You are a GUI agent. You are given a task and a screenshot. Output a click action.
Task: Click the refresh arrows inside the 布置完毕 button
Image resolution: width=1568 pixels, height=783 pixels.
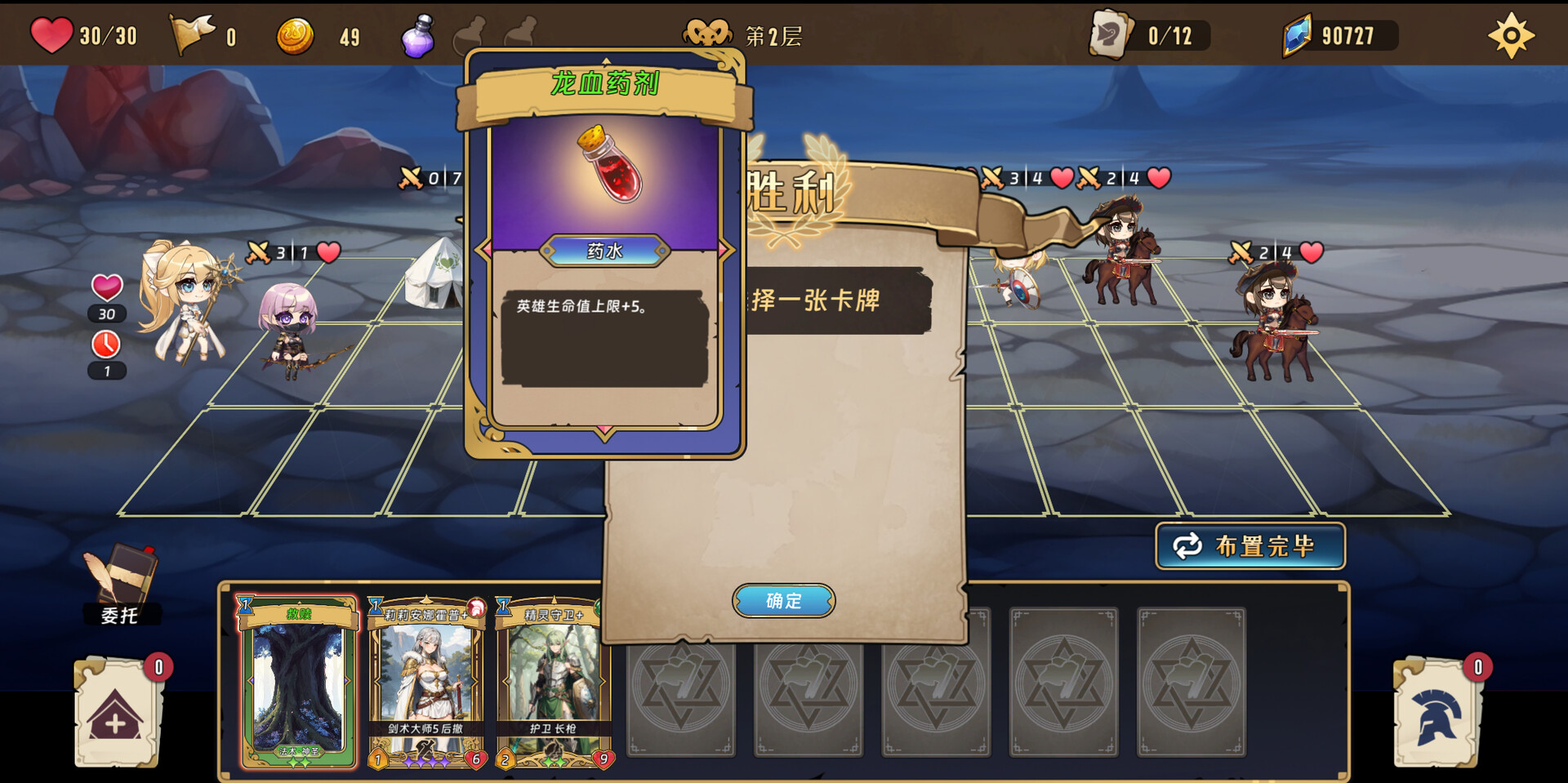[x=1189, y=547]
